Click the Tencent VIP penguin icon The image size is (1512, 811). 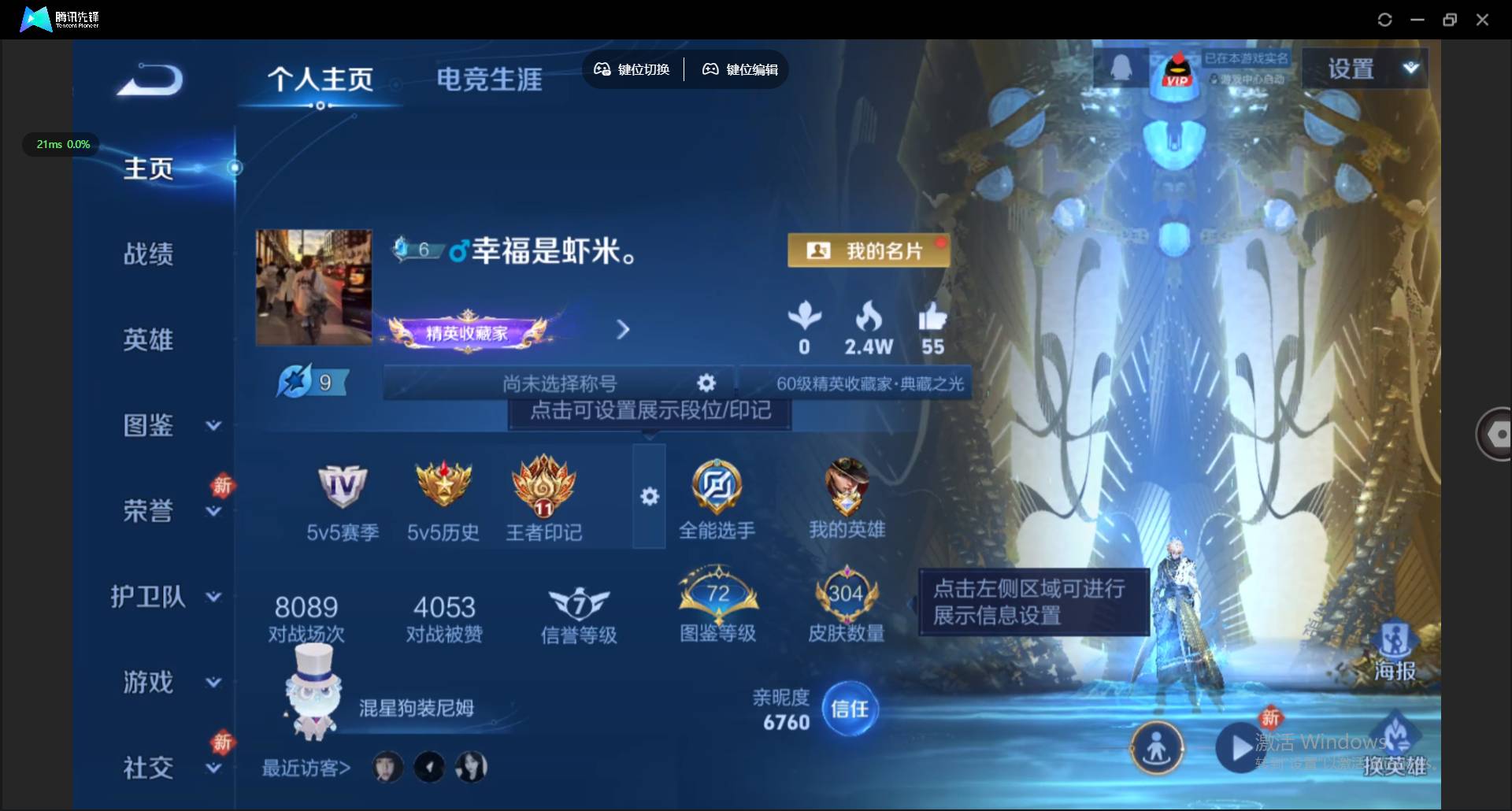1177,71
